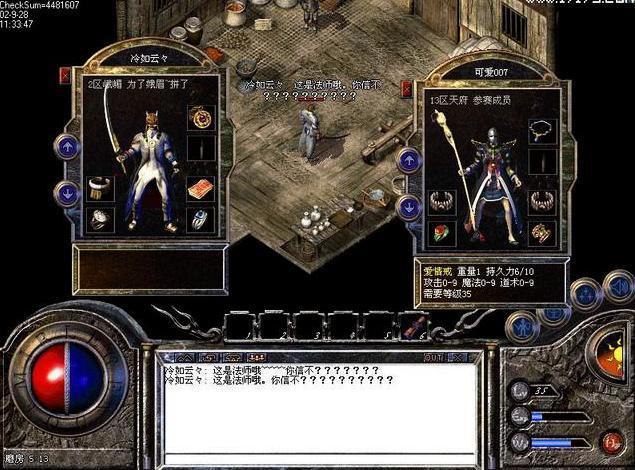The image size is (635, 470).
Task: Click the up arrow on 冷如云々 panel
Action: (x=67, y=147)
